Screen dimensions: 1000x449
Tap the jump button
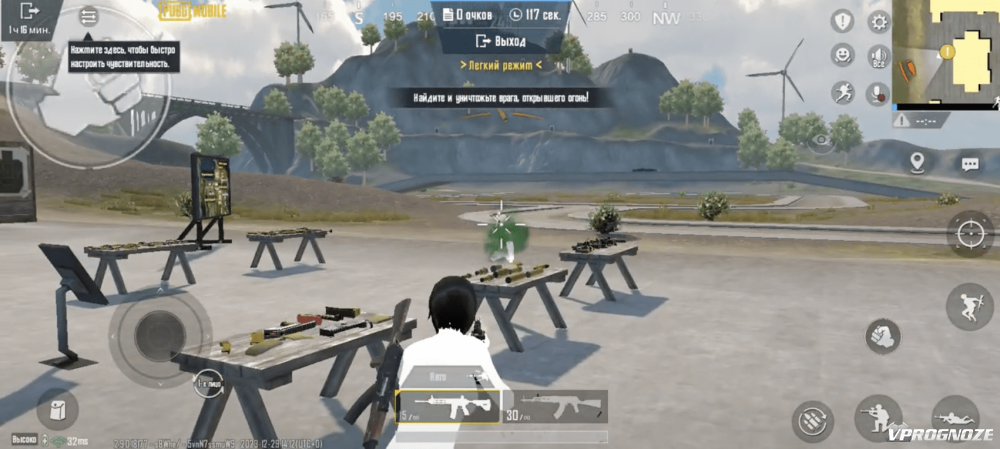point(969,306)
